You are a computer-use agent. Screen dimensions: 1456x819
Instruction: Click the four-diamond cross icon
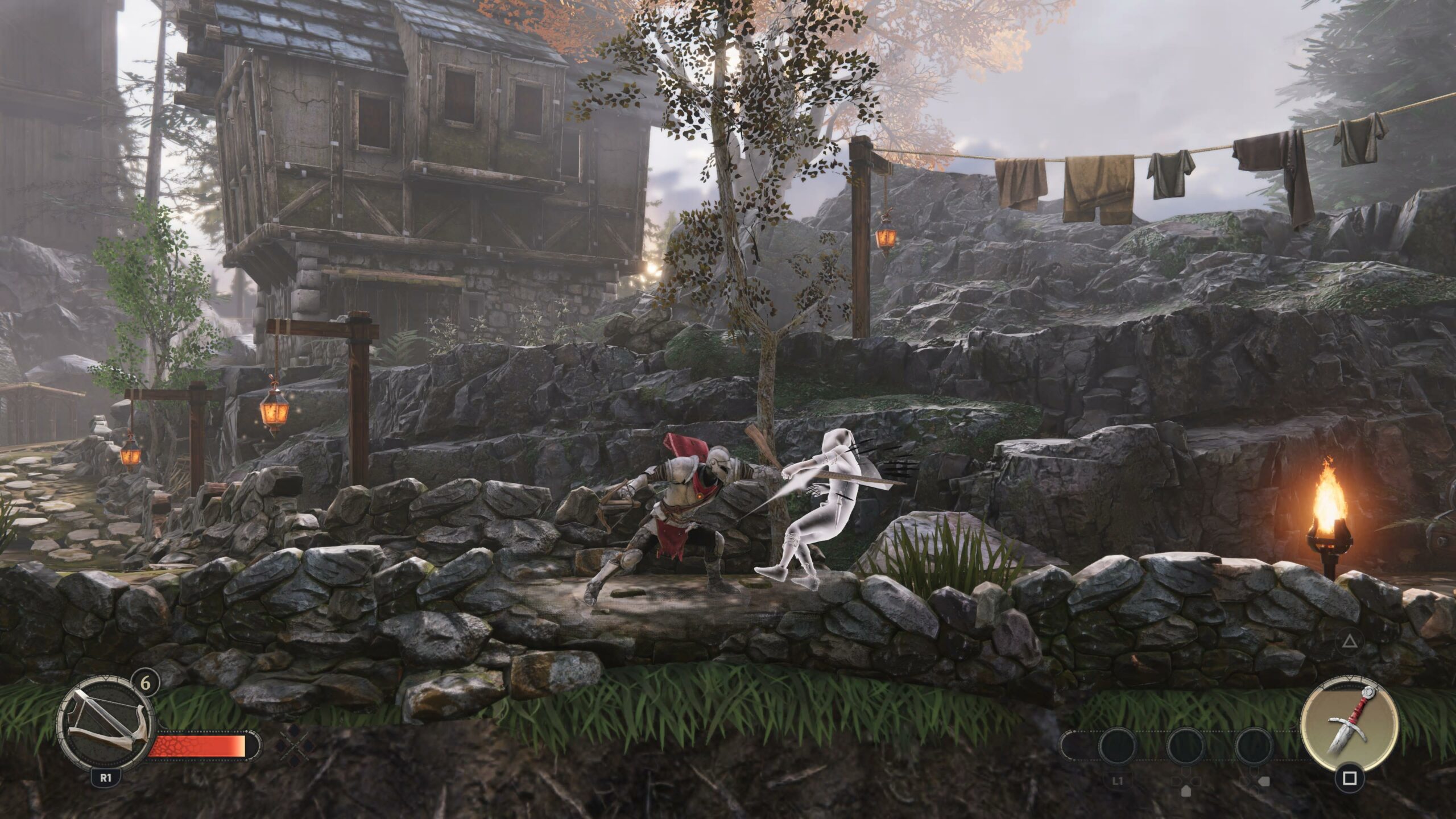(297, 745)
